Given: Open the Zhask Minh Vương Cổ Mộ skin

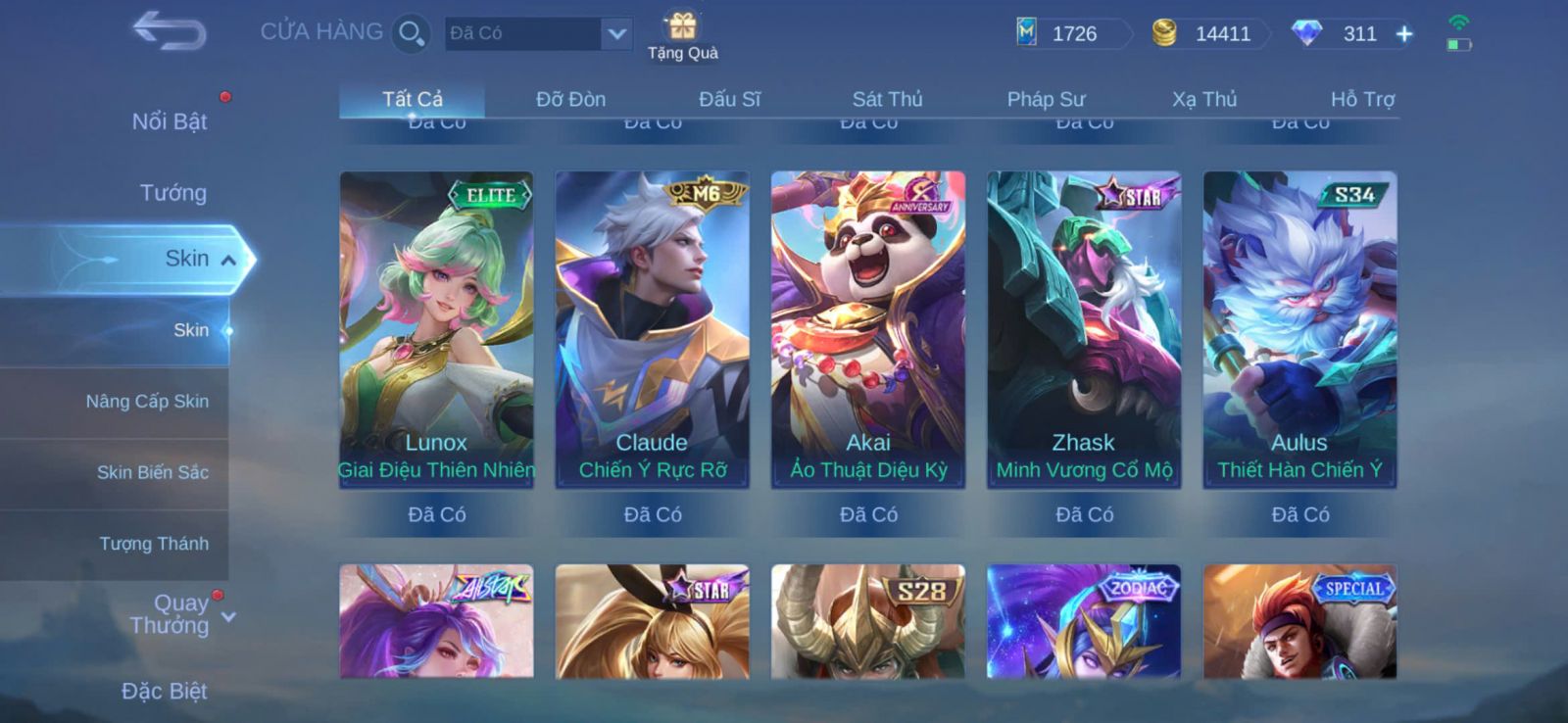Looking at the screenshot, I should click(x=1084, y=329).
